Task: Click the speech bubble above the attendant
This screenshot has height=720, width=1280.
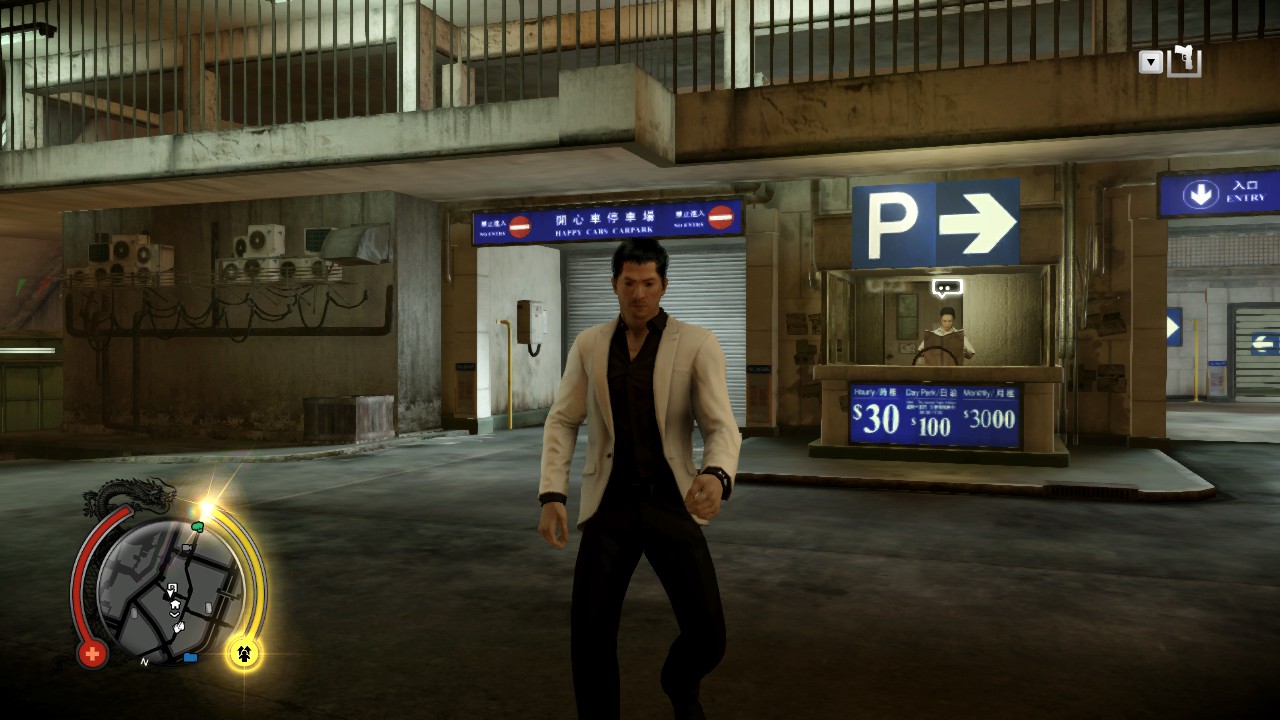Action: tap(946, 288)
